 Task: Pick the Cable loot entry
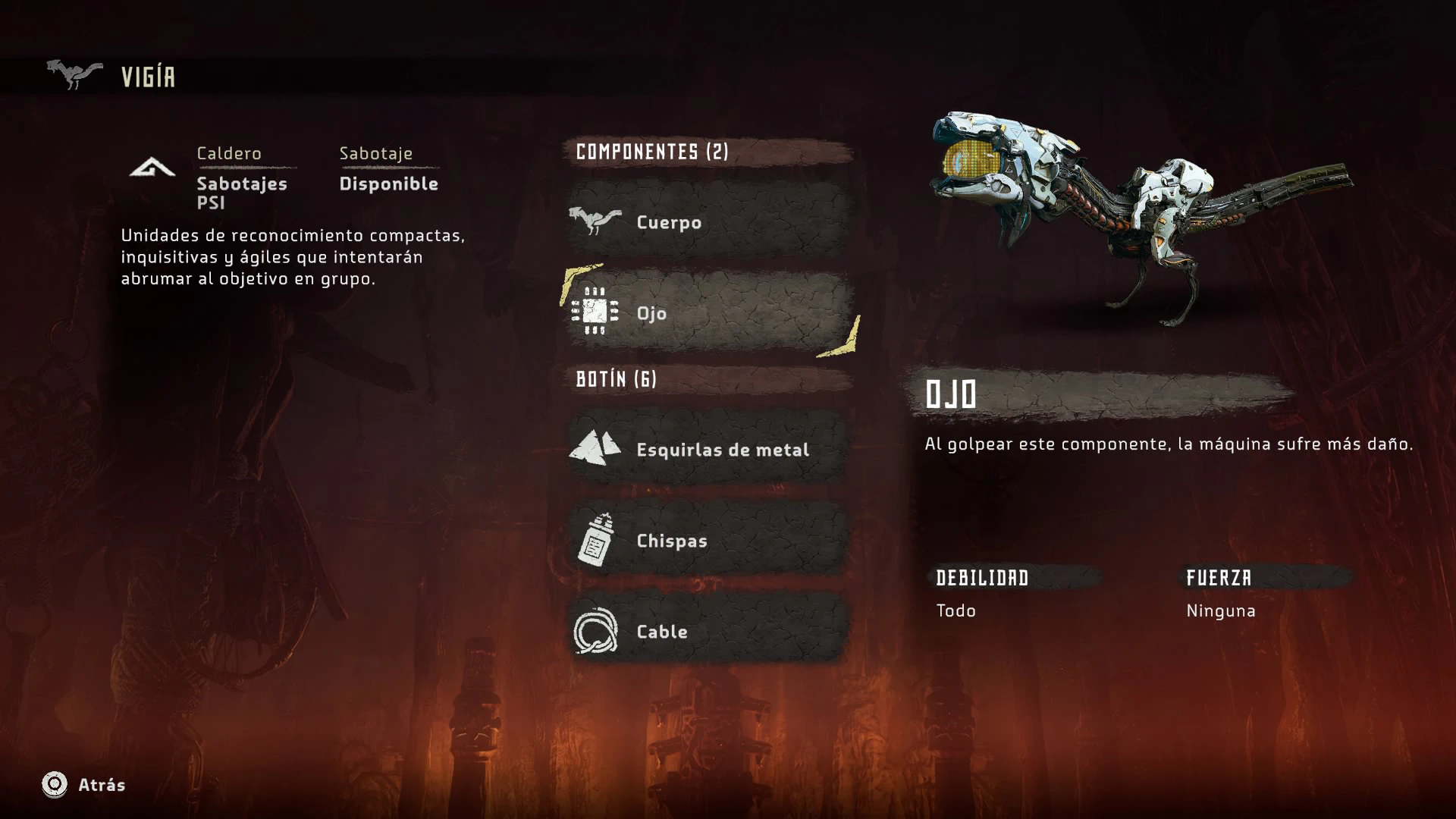tap(708, 631)
